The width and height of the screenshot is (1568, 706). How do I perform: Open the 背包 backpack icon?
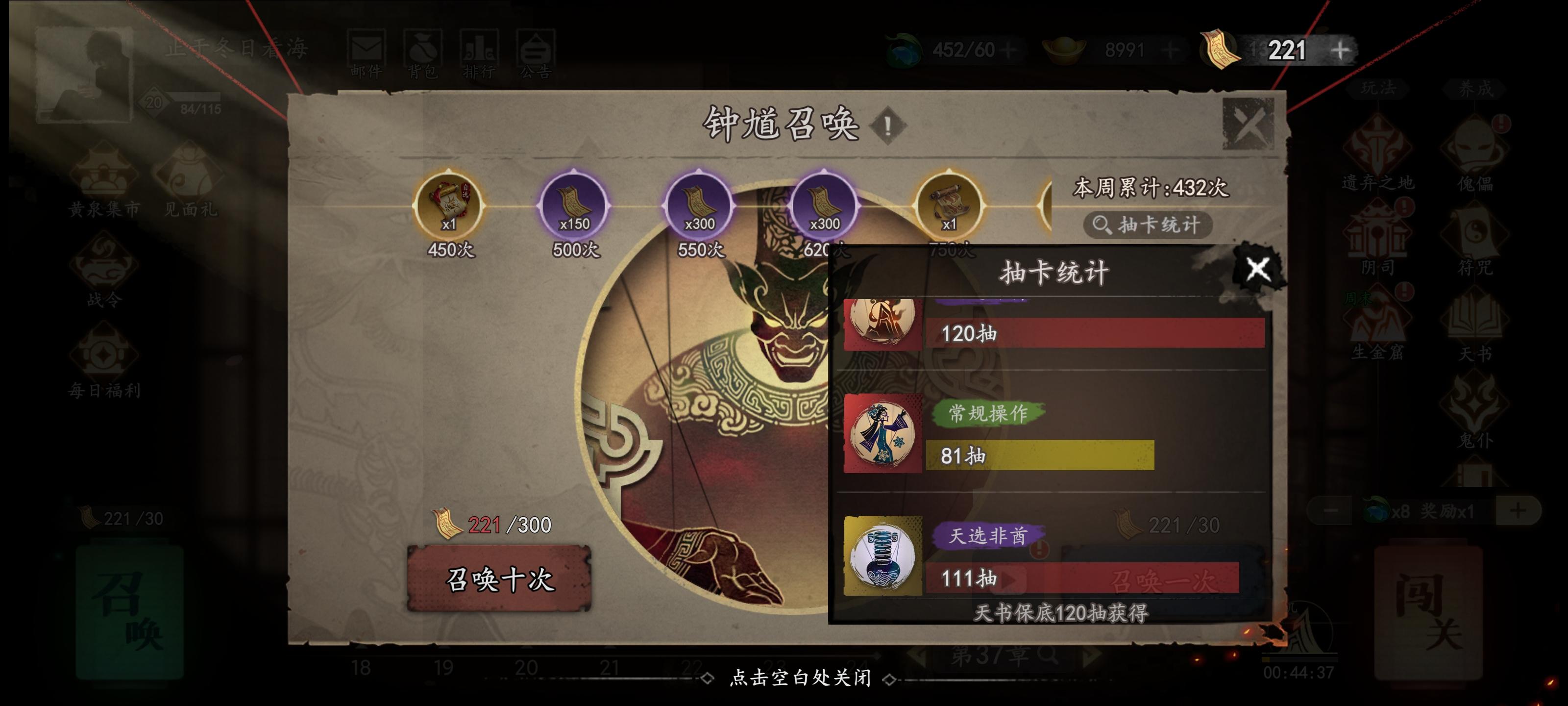424,48
